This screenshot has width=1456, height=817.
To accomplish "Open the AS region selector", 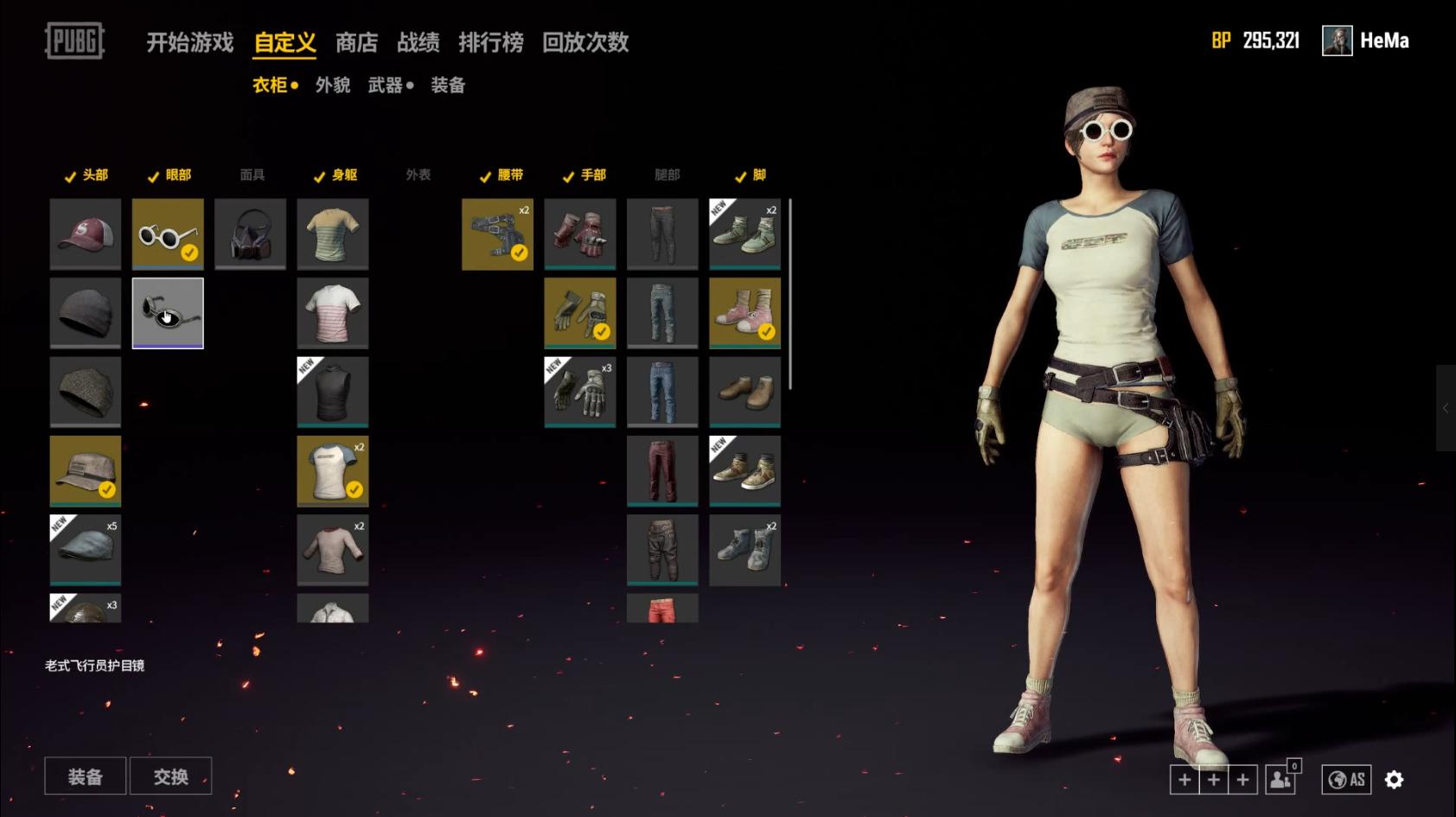I will pos(1346,780).
